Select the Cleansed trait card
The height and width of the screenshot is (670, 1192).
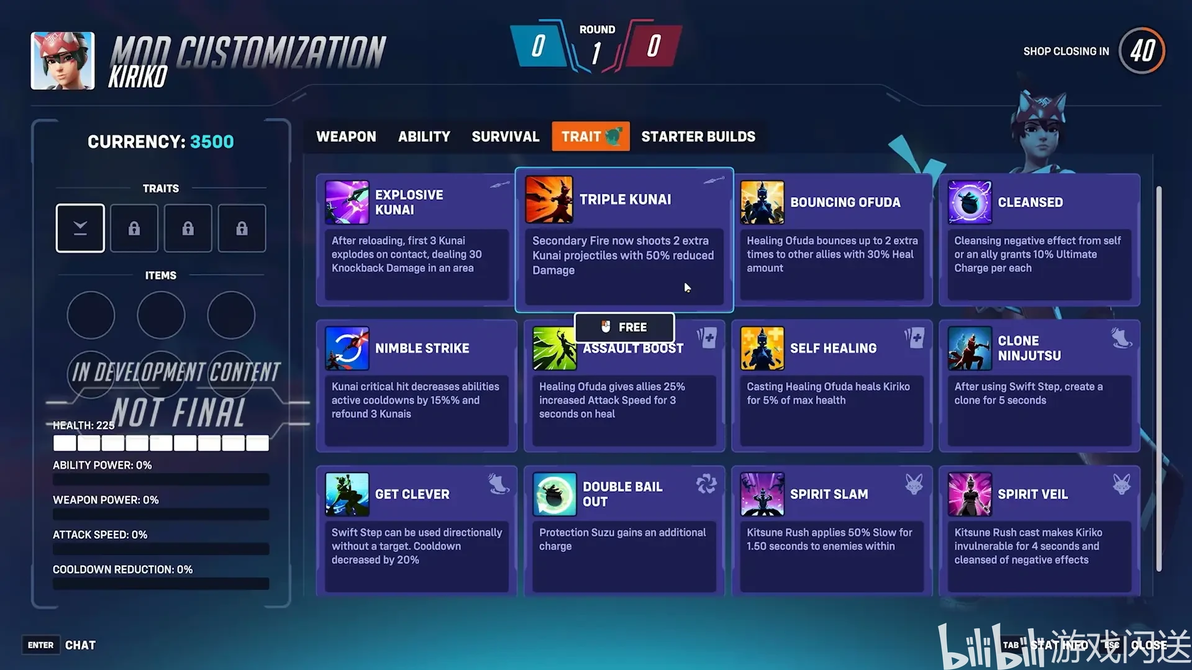1039,240
